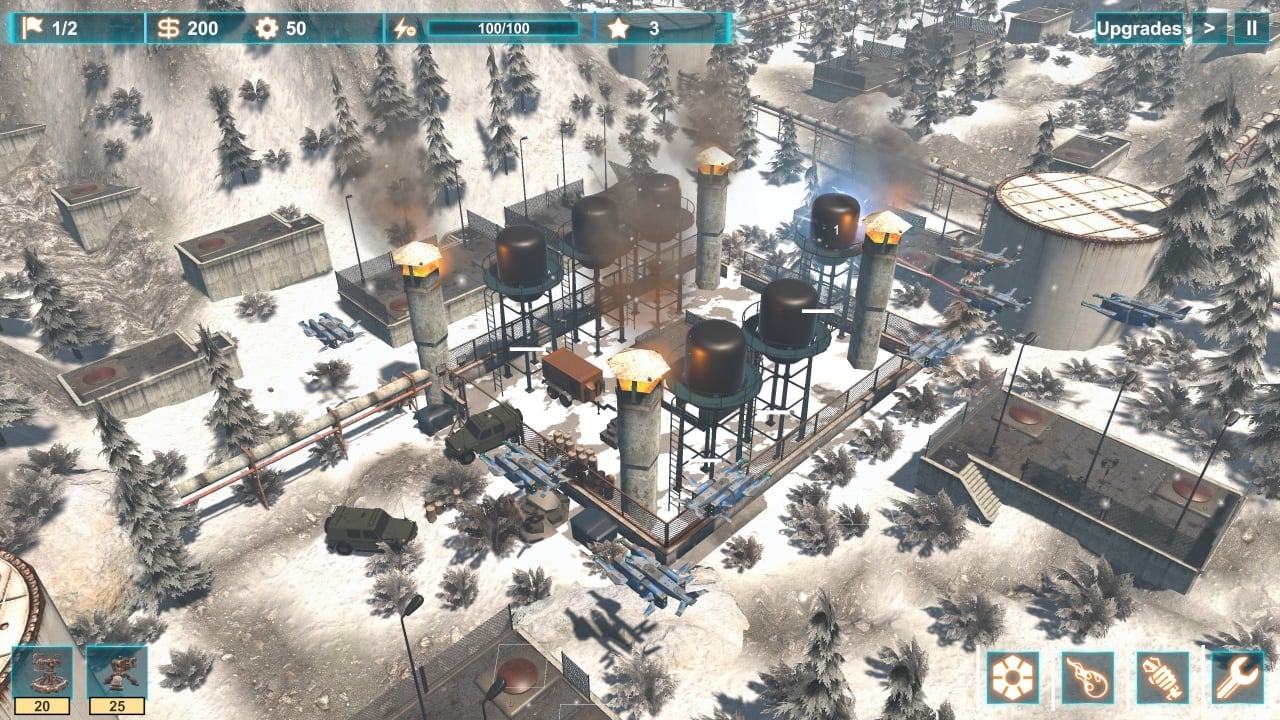The height and width of the screenshot is (720, 1280).
Task: Select the turret costing 20
Action: [41, 672]
